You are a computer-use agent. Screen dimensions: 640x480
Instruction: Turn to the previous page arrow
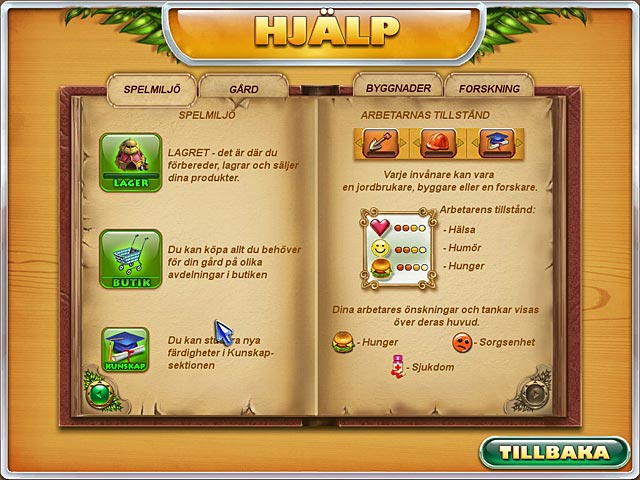coord(99,393)
